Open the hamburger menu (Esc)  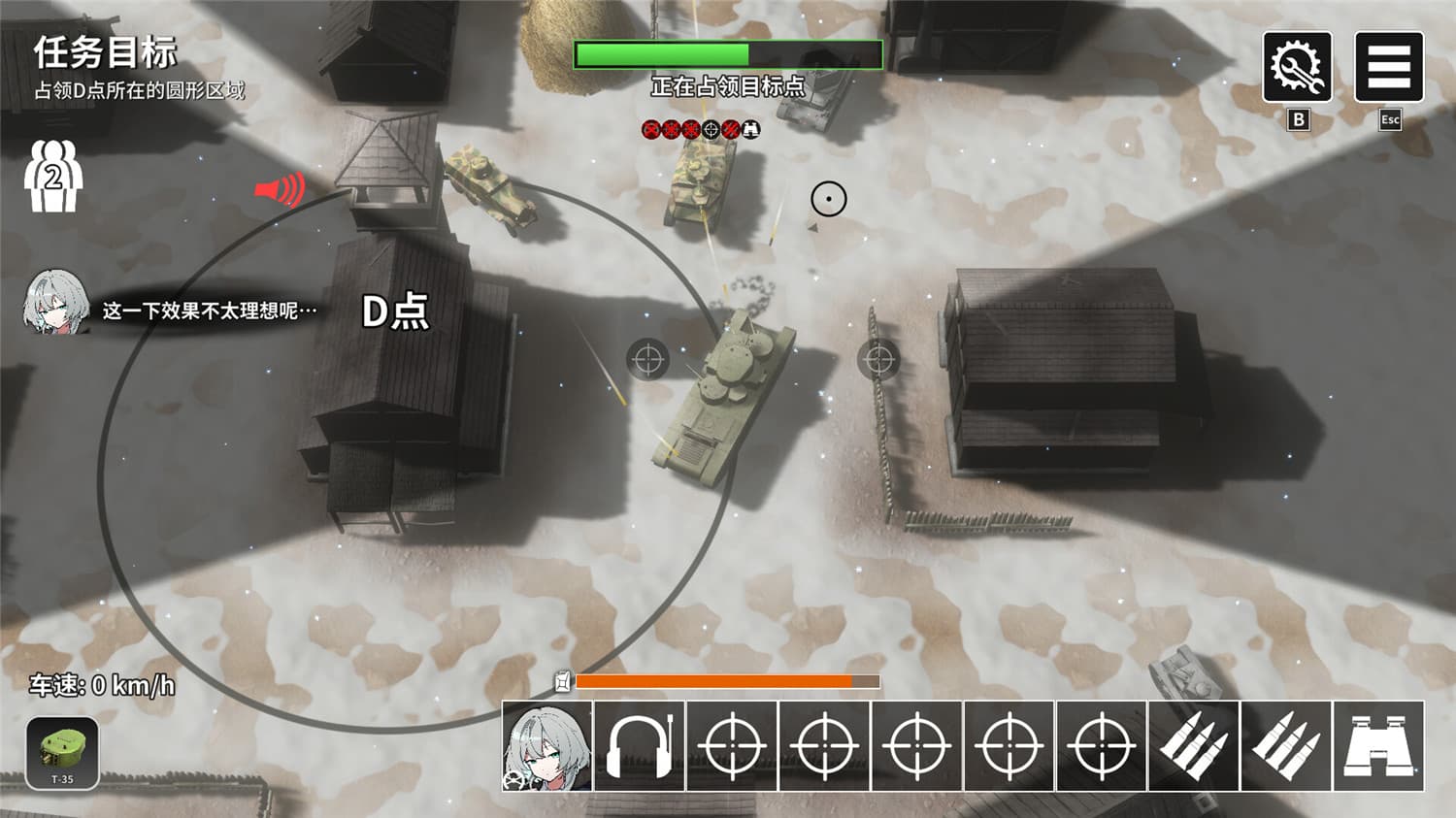(x=1390, y=66)
